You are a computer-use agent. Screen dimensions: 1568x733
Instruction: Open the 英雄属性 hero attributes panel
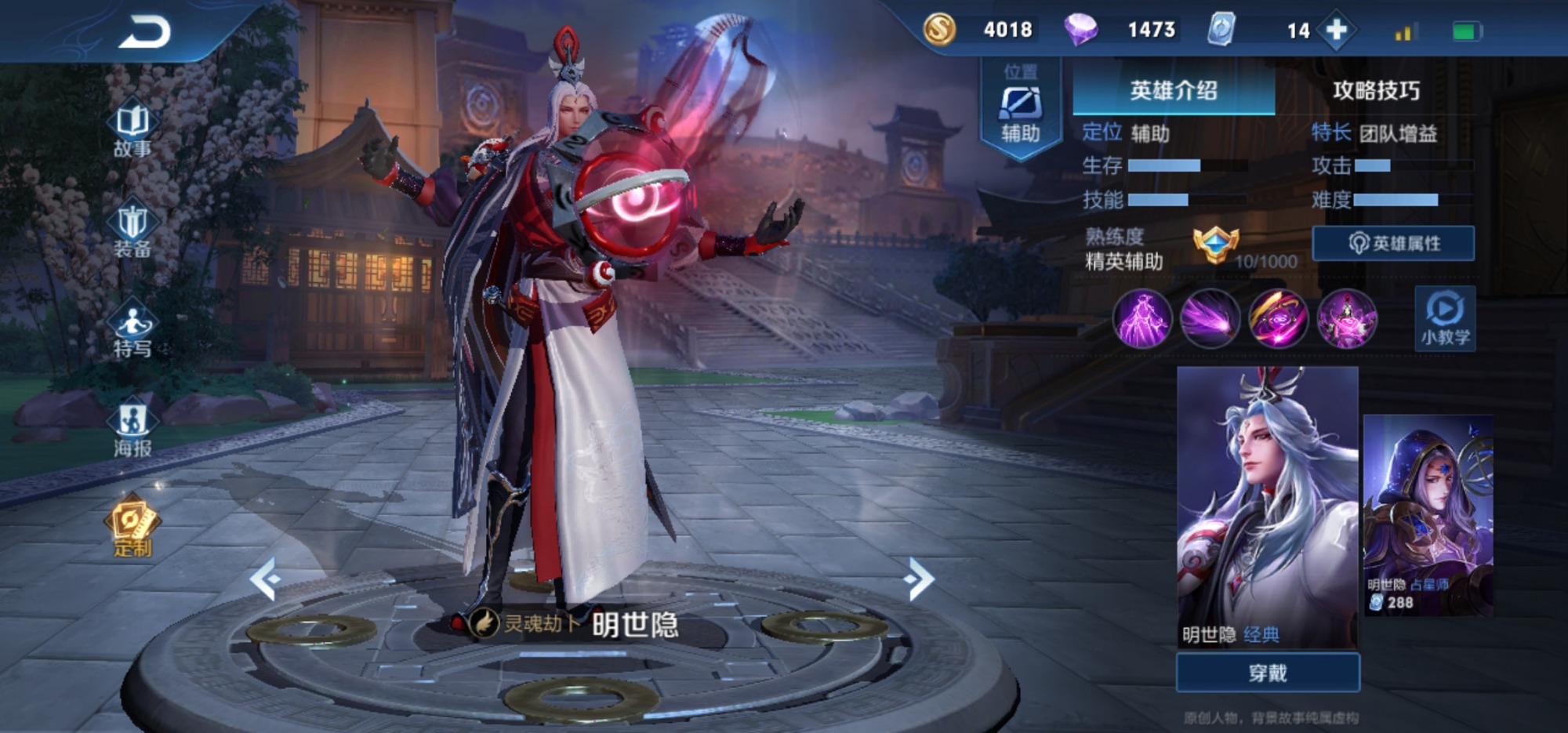click(1393, 243)
